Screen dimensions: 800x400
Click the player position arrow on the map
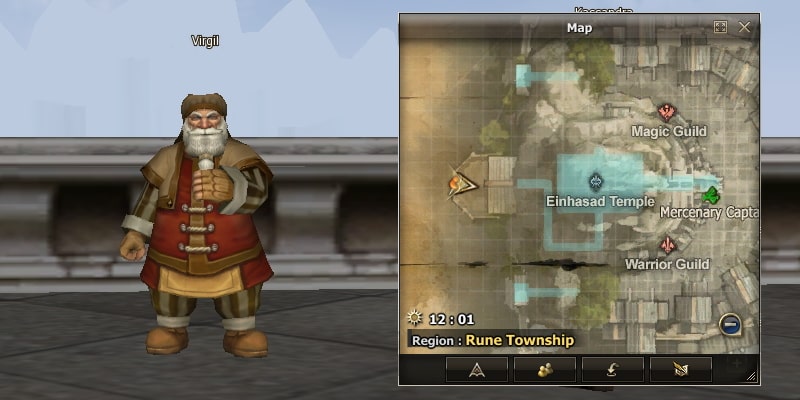(x=461, y=183)
